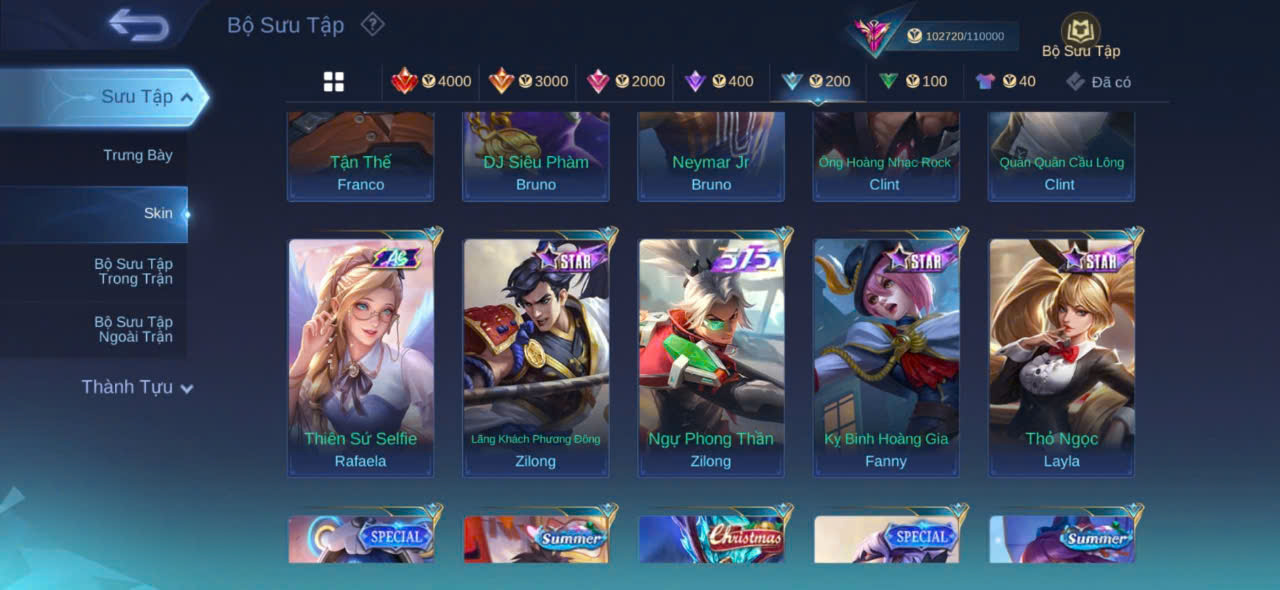
Task: Choose Fanny's Kỵ Binh Hoàng Gia skin
Action: click(886, 357)
